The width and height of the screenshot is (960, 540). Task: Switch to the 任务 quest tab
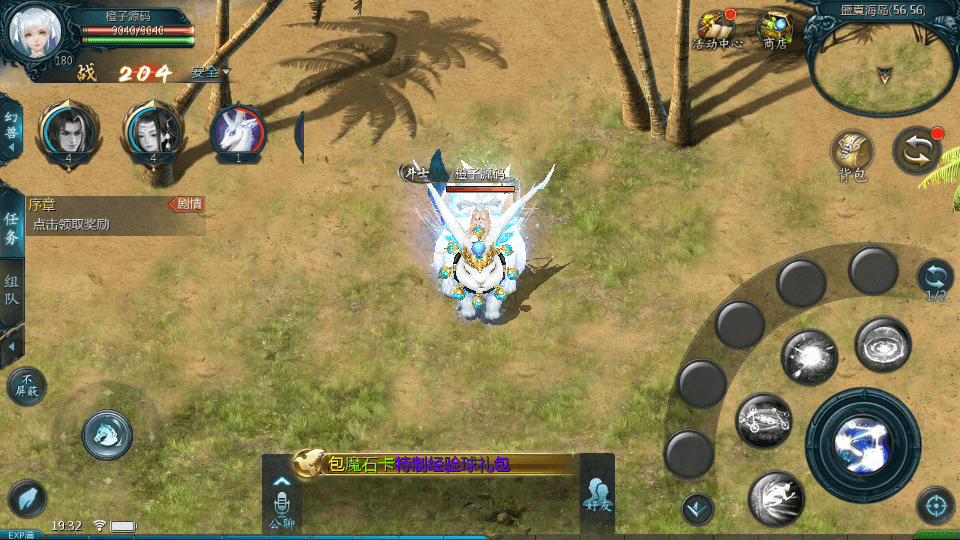pyautogui.click(x=12, y=228)
